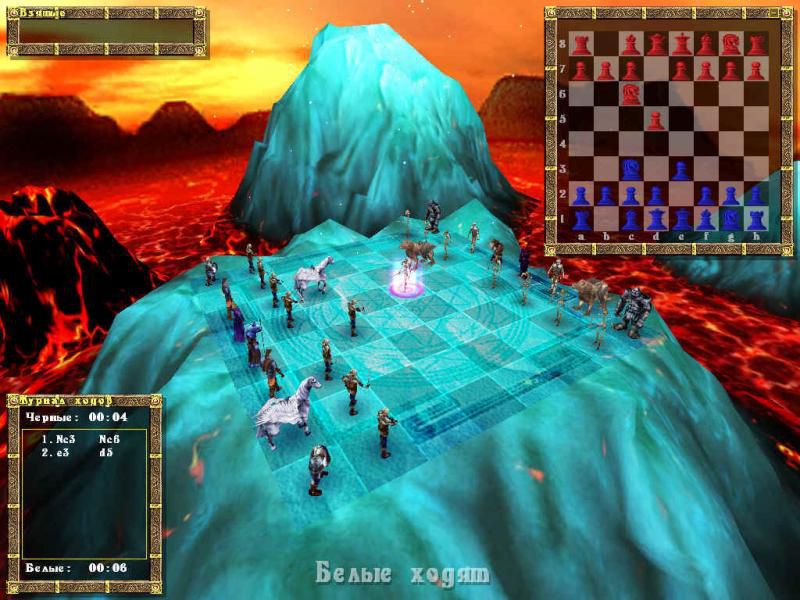Select the red rook on h8

757,45
